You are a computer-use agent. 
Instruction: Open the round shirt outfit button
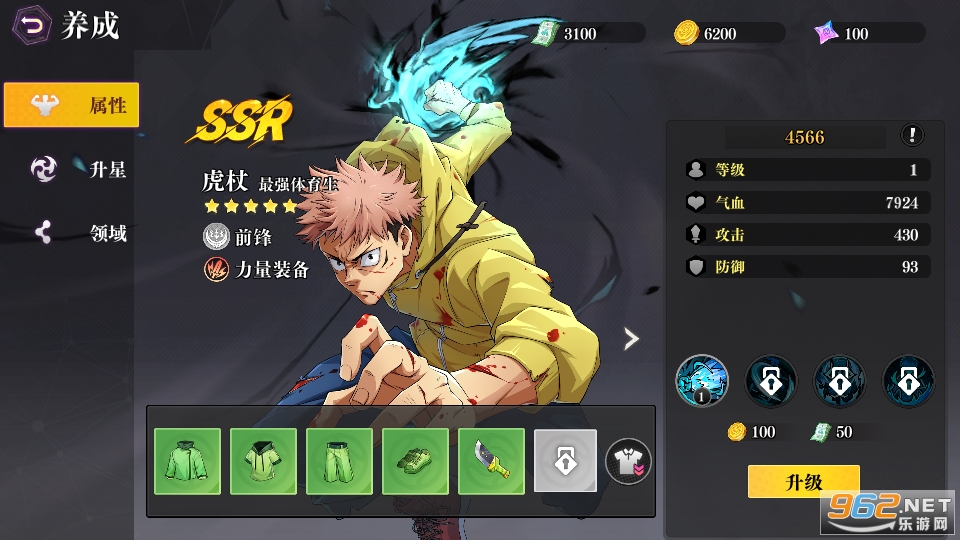629,460
